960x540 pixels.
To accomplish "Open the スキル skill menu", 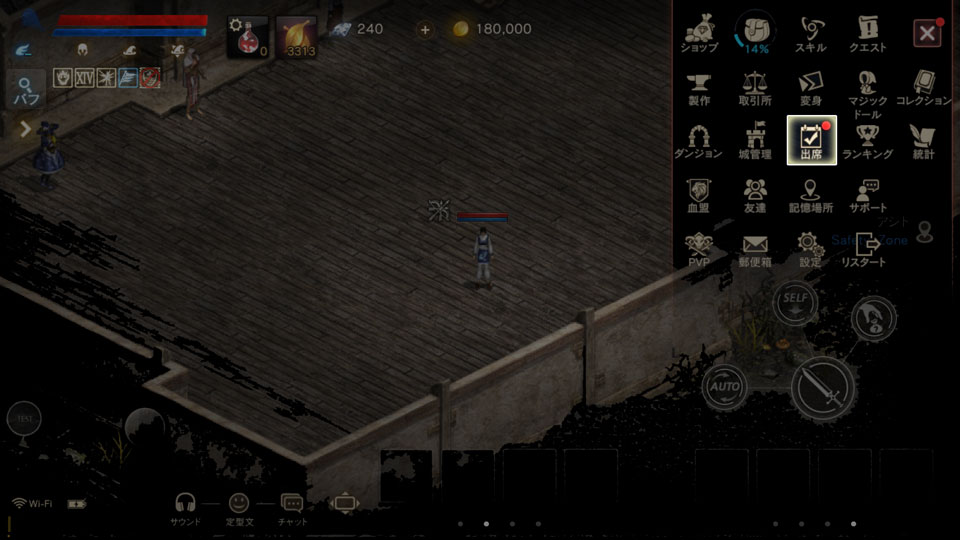I will [x=810, y=33].
